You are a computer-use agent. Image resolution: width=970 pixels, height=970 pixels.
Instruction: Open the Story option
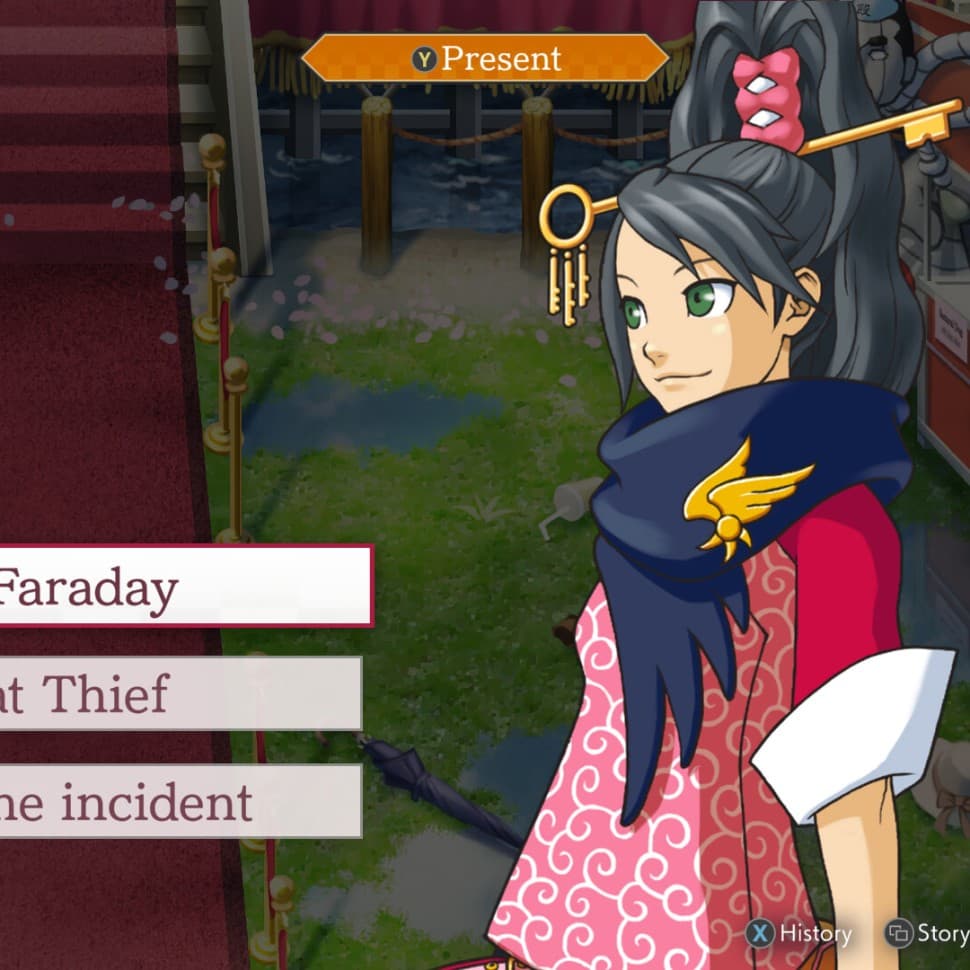click(x=928, y=934)
